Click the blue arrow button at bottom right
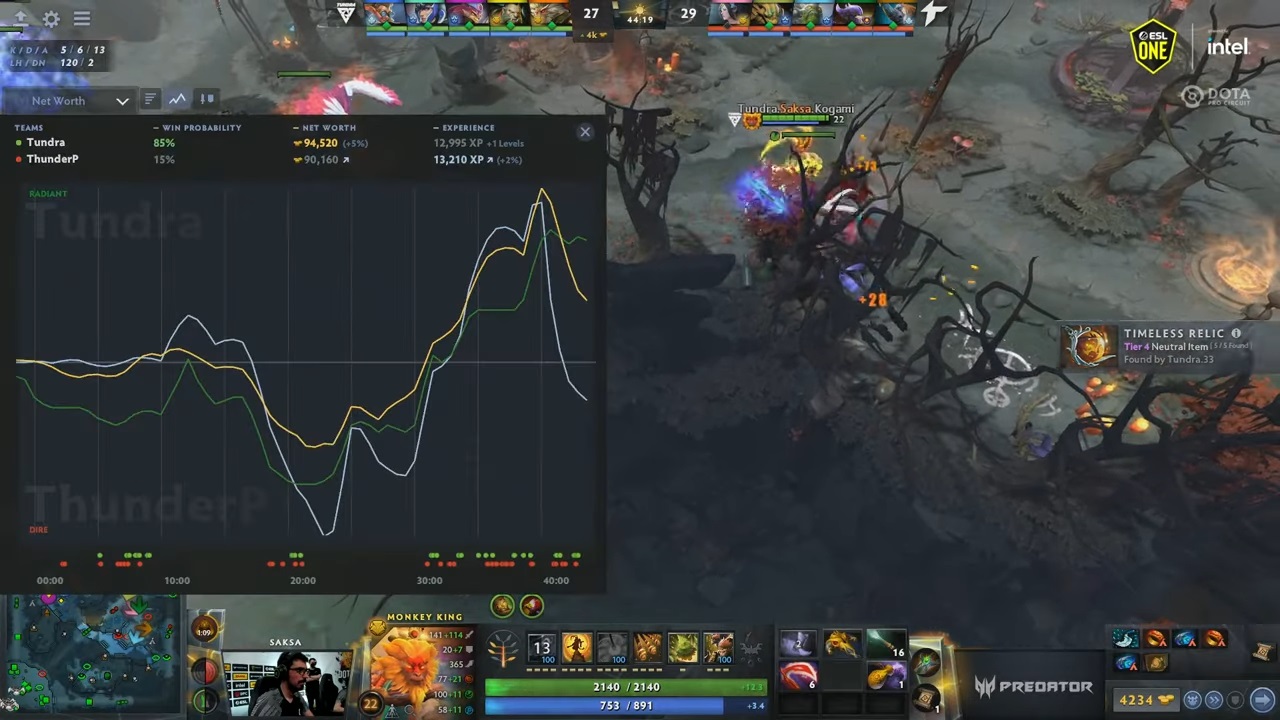Image resolution: width=1280 pixels, height=720 pixels. tap(1260, 700)
